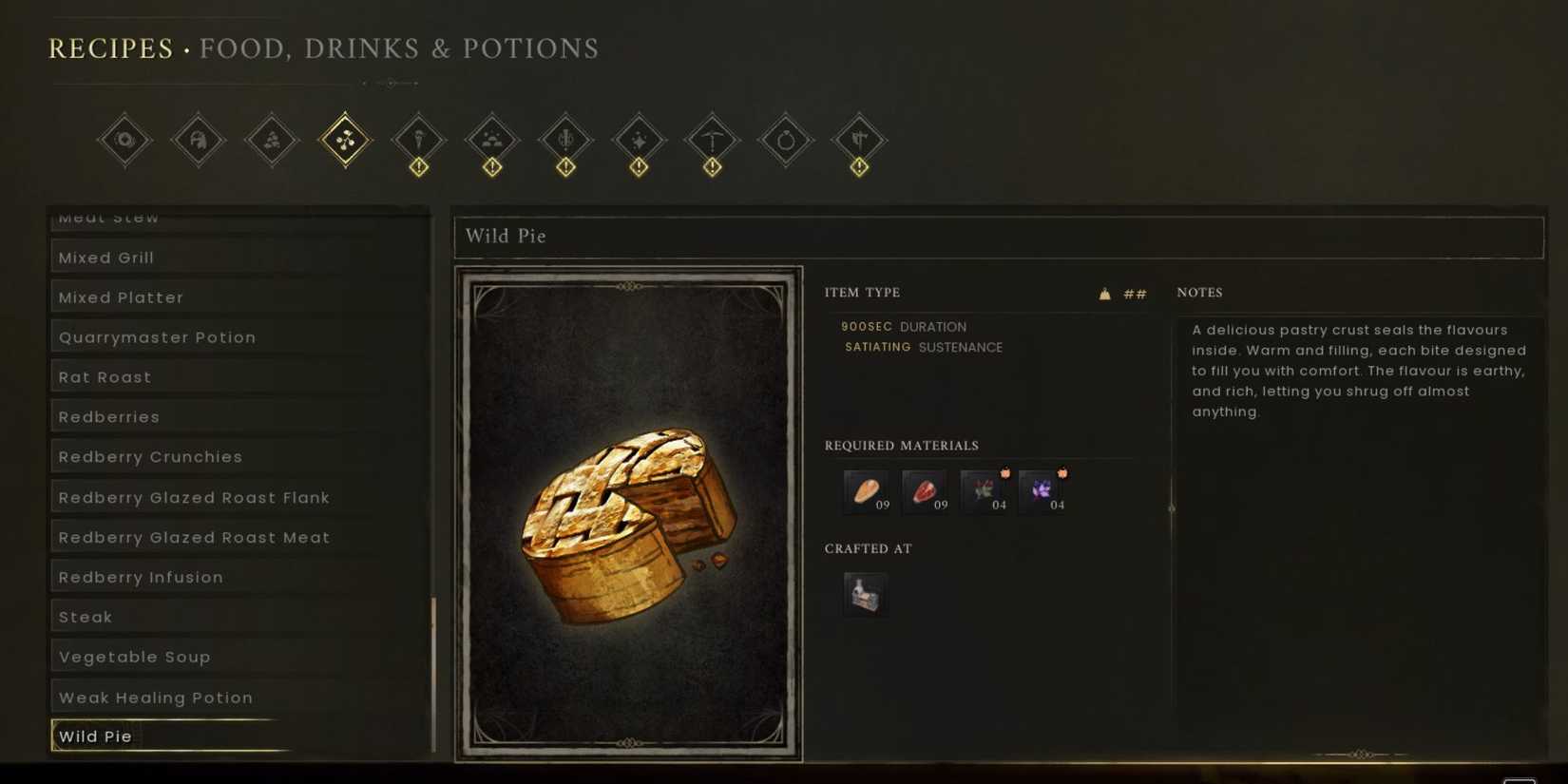Open the herb material with orange notification

point(985,489)
